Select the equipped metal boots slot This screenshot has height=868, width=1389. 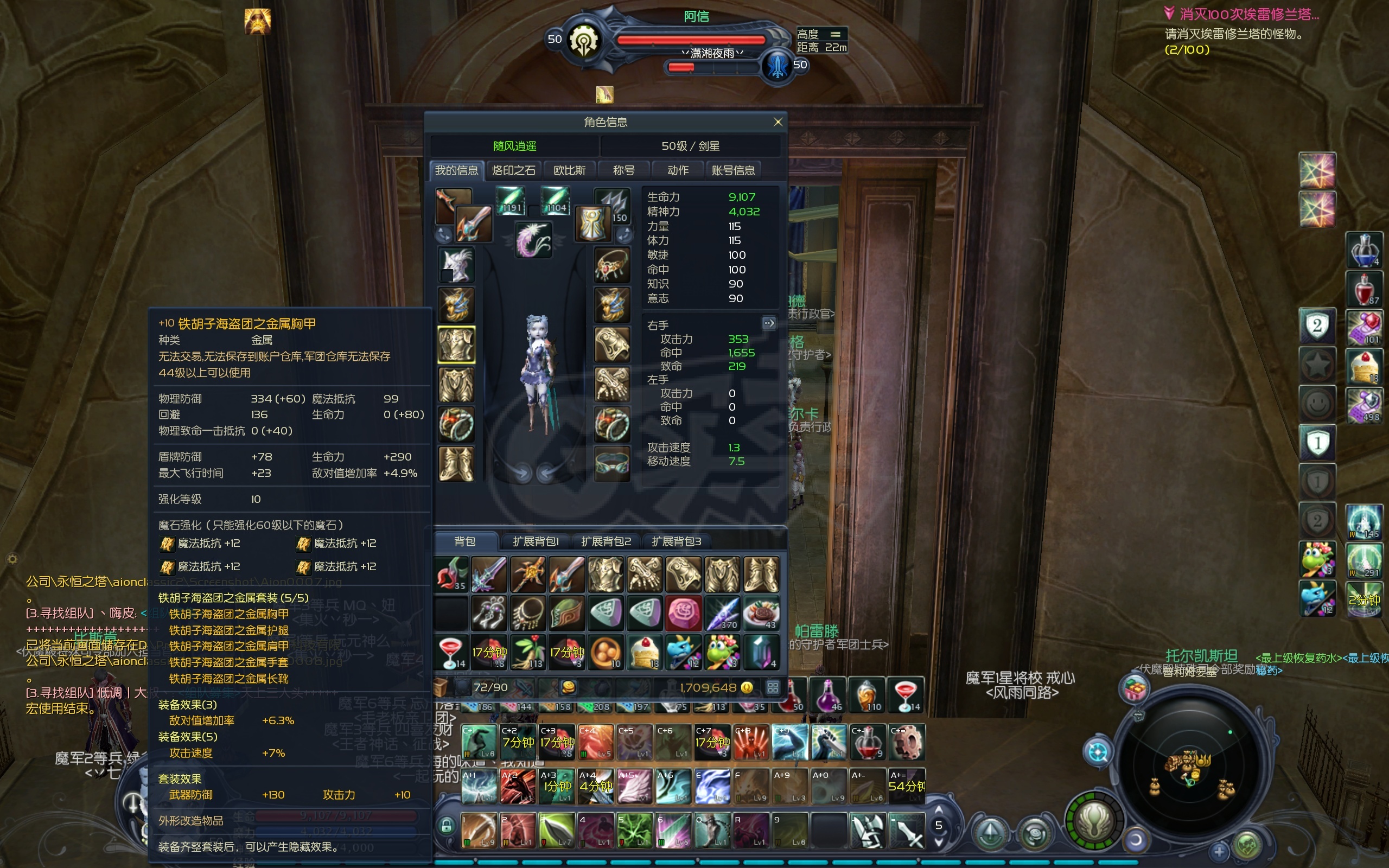pos(456,464)
